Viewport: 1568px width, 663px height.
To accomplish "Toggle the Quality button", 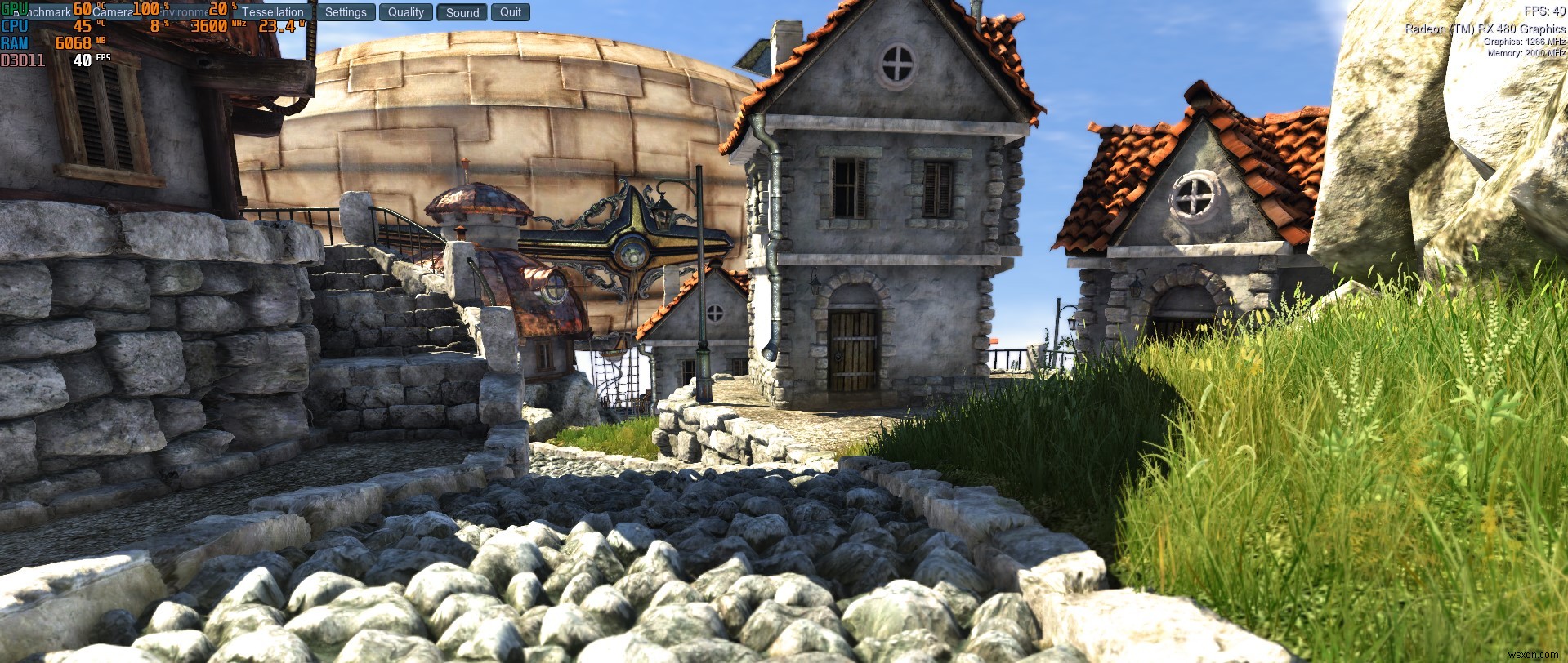I will [x=406, y=12].
